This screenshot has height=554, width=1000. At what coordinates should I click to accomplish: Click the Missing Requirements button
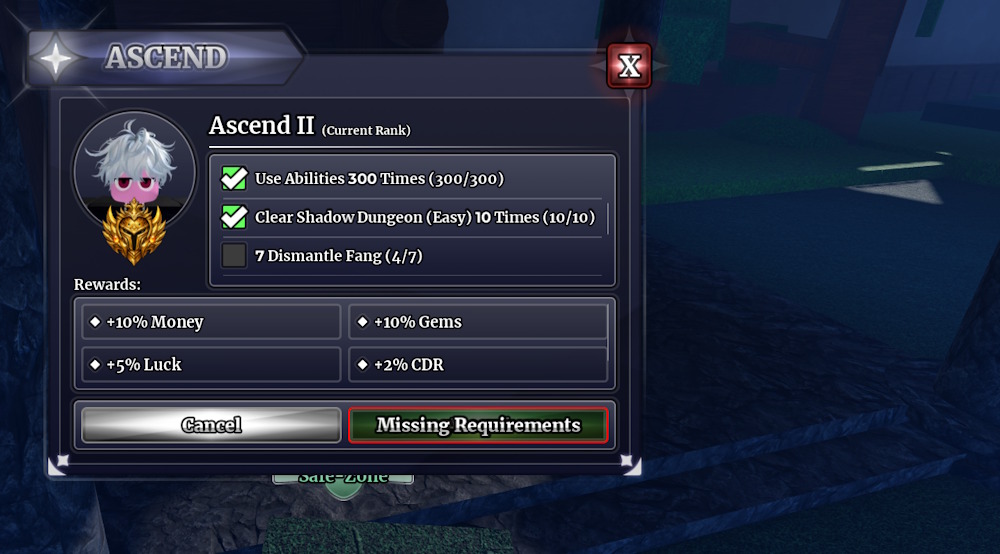click(478, 425)
